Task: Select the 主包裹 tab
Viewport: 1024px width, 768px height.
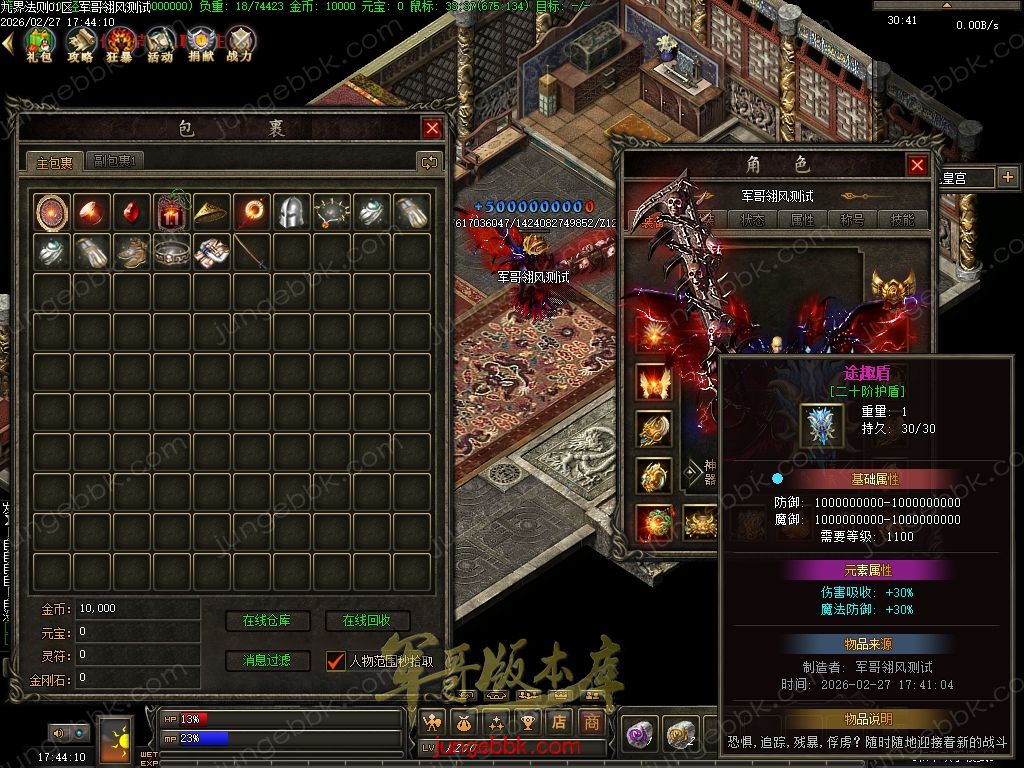Action: [x=55, y=161]
